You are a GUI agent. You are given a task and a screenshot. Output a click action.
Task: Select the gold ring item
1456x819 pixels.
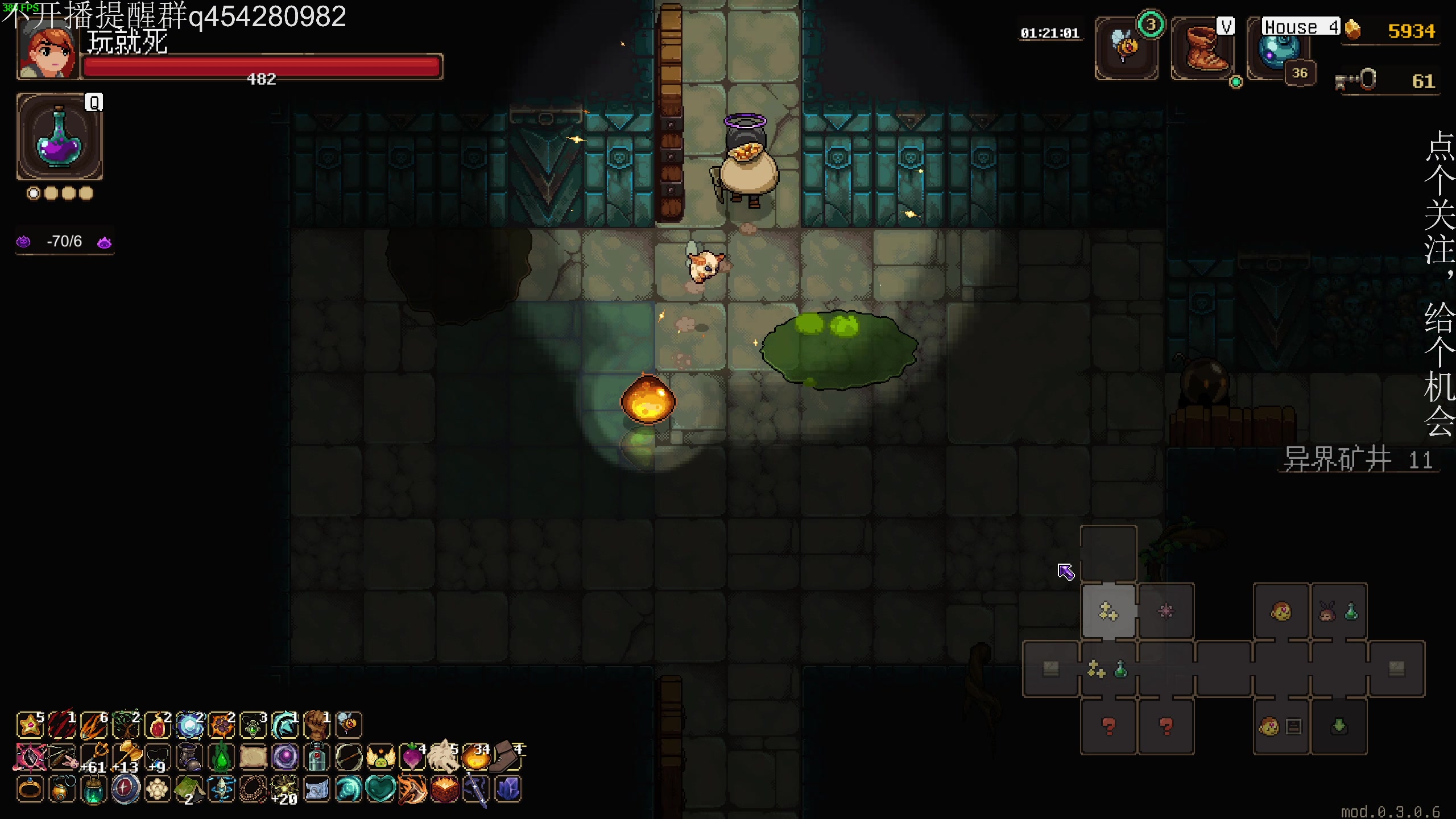point(30,789)
